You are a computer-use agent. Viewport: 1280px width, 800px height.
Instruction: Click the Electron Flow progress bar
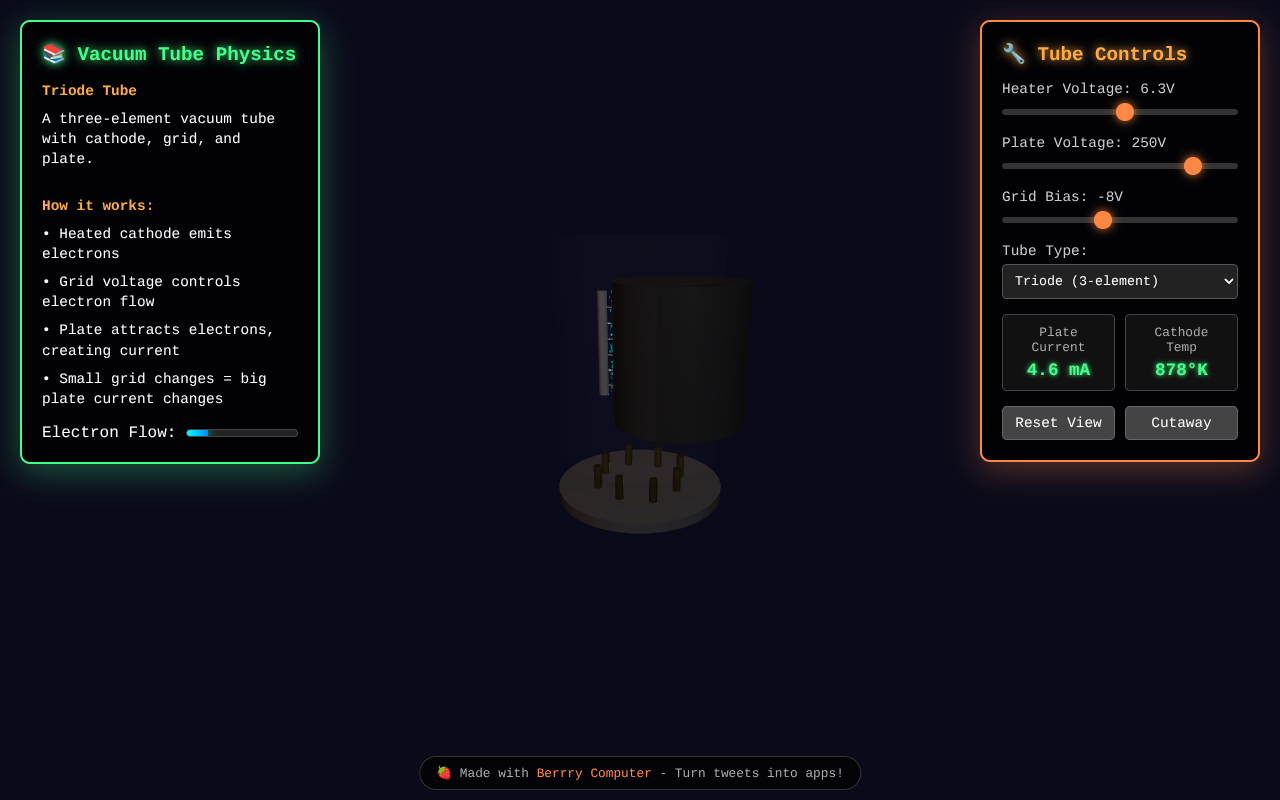(x=242, y=432)
